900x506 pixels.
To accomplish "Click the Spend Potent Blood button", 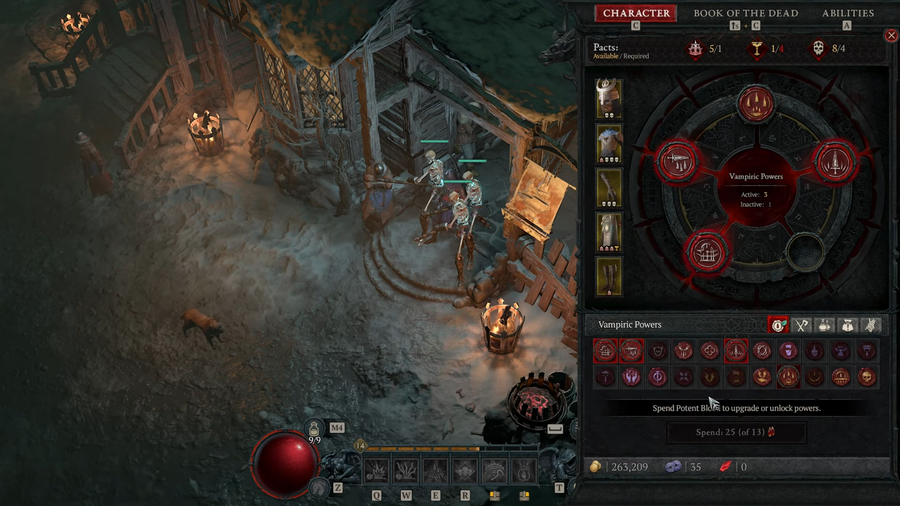I will 736,433.
